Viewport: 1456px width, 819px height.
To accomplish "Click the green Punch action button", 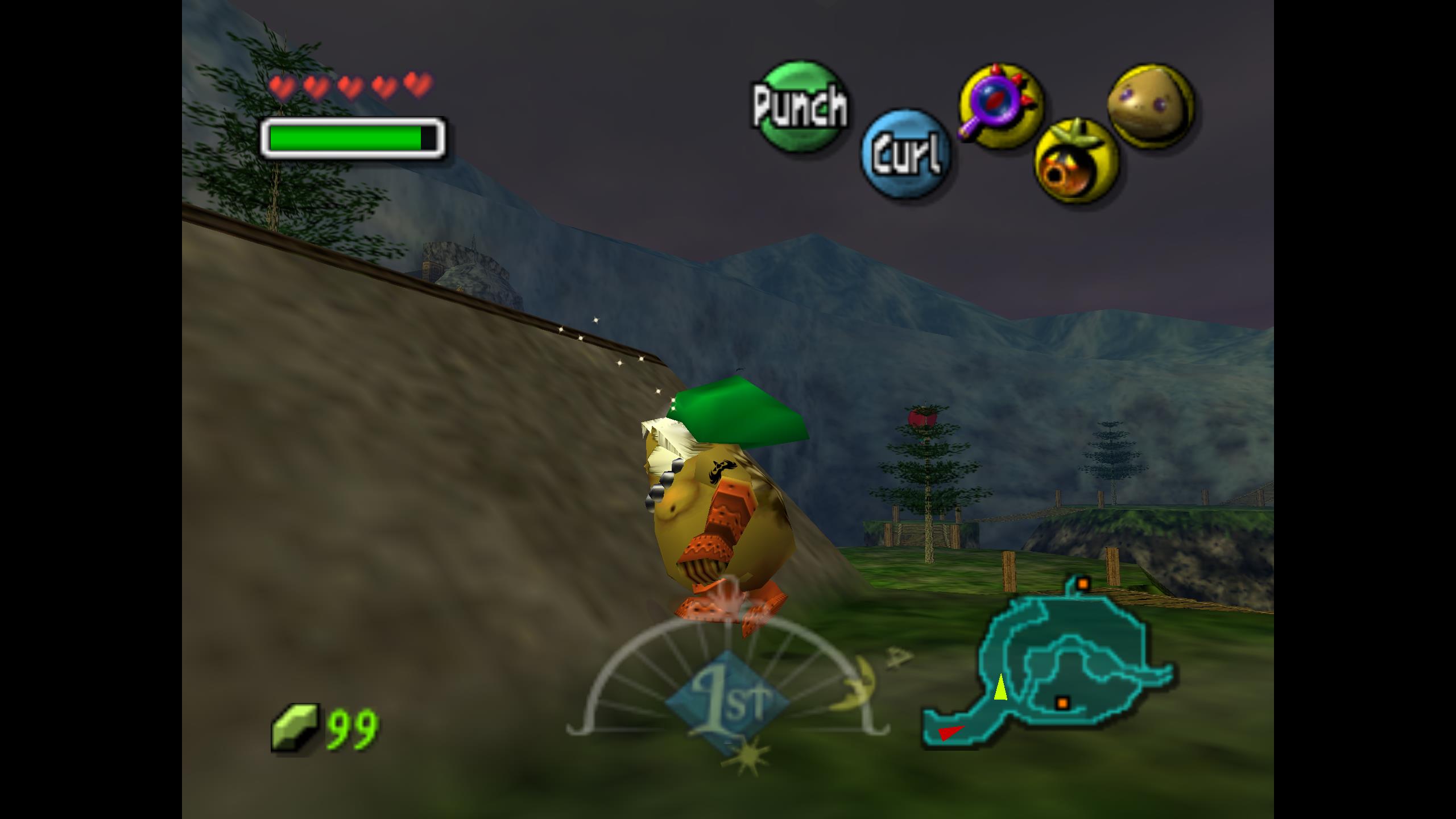I will pyautogui.click(x=800, y=106).
